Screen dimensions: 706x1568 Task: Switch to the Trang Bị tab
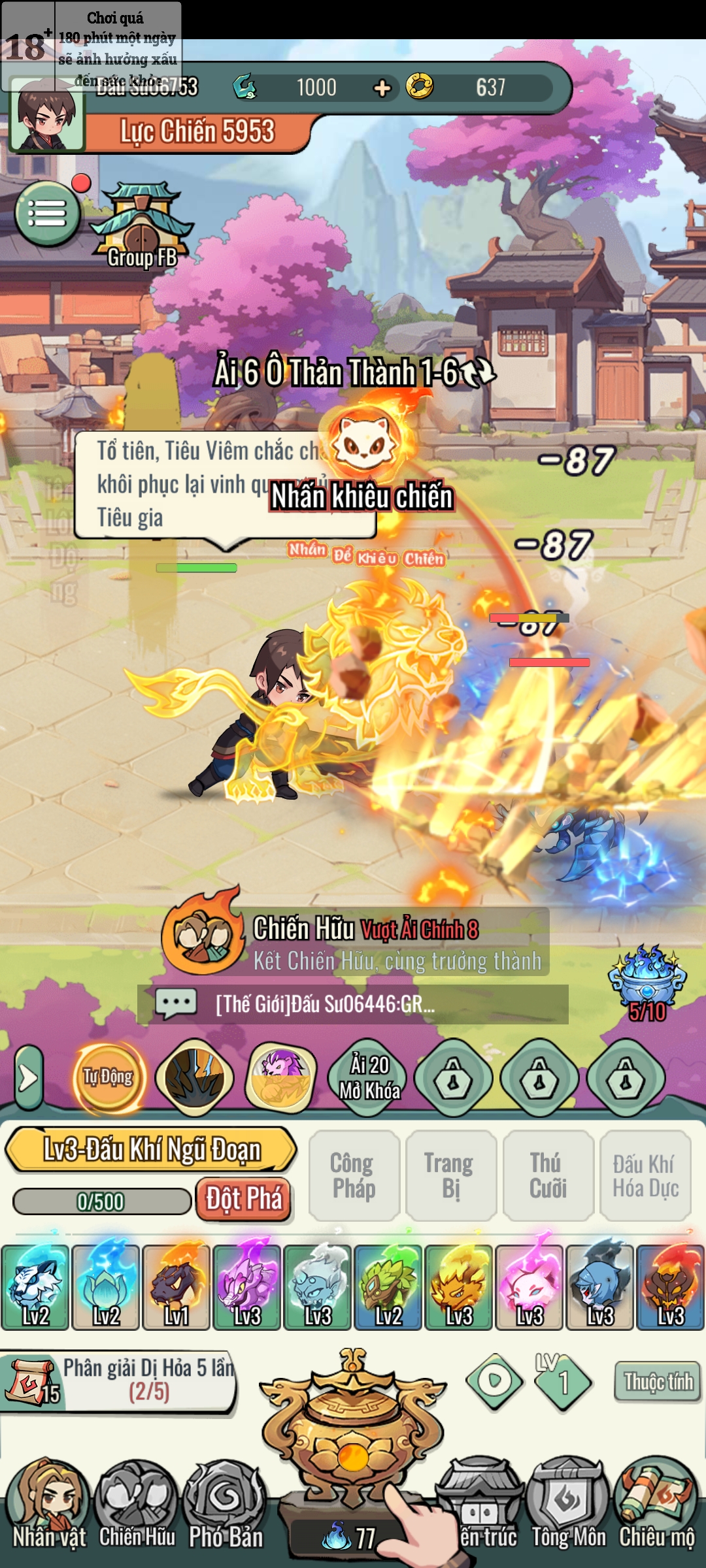pyautogui.click(x=450, y=1175)
